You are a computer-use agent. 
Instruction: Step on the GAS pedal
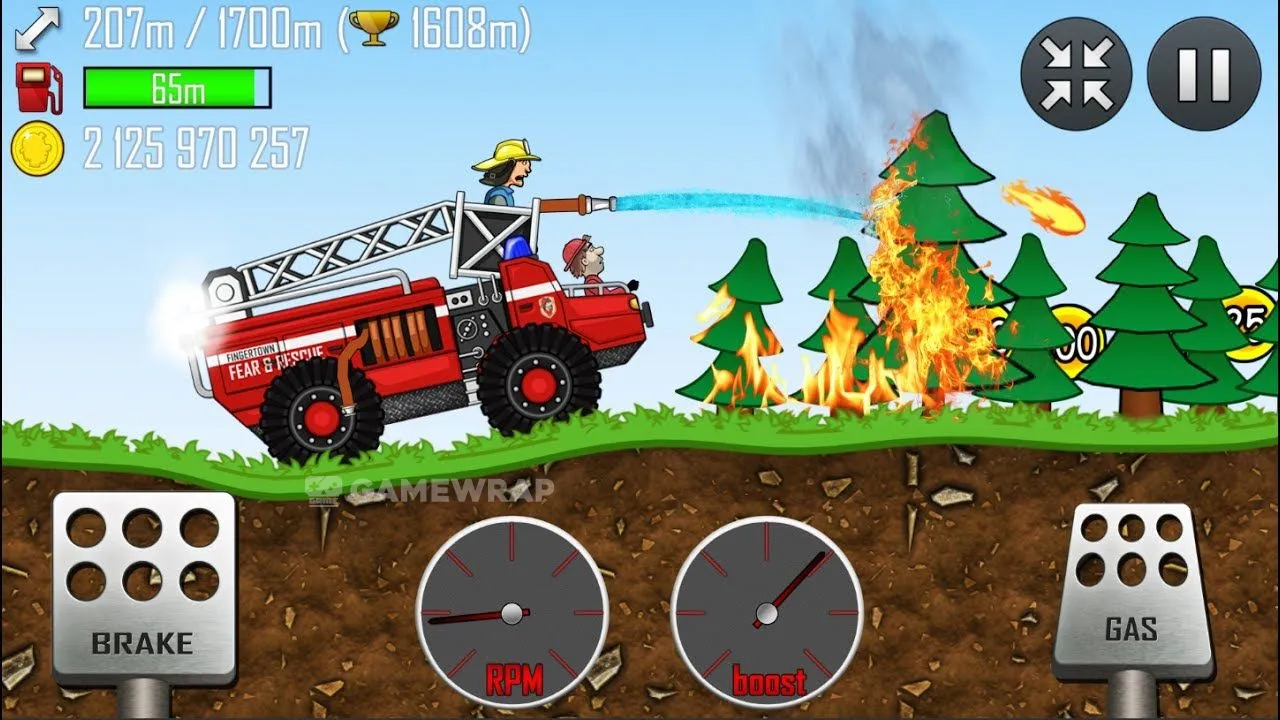coord(1132,590)
